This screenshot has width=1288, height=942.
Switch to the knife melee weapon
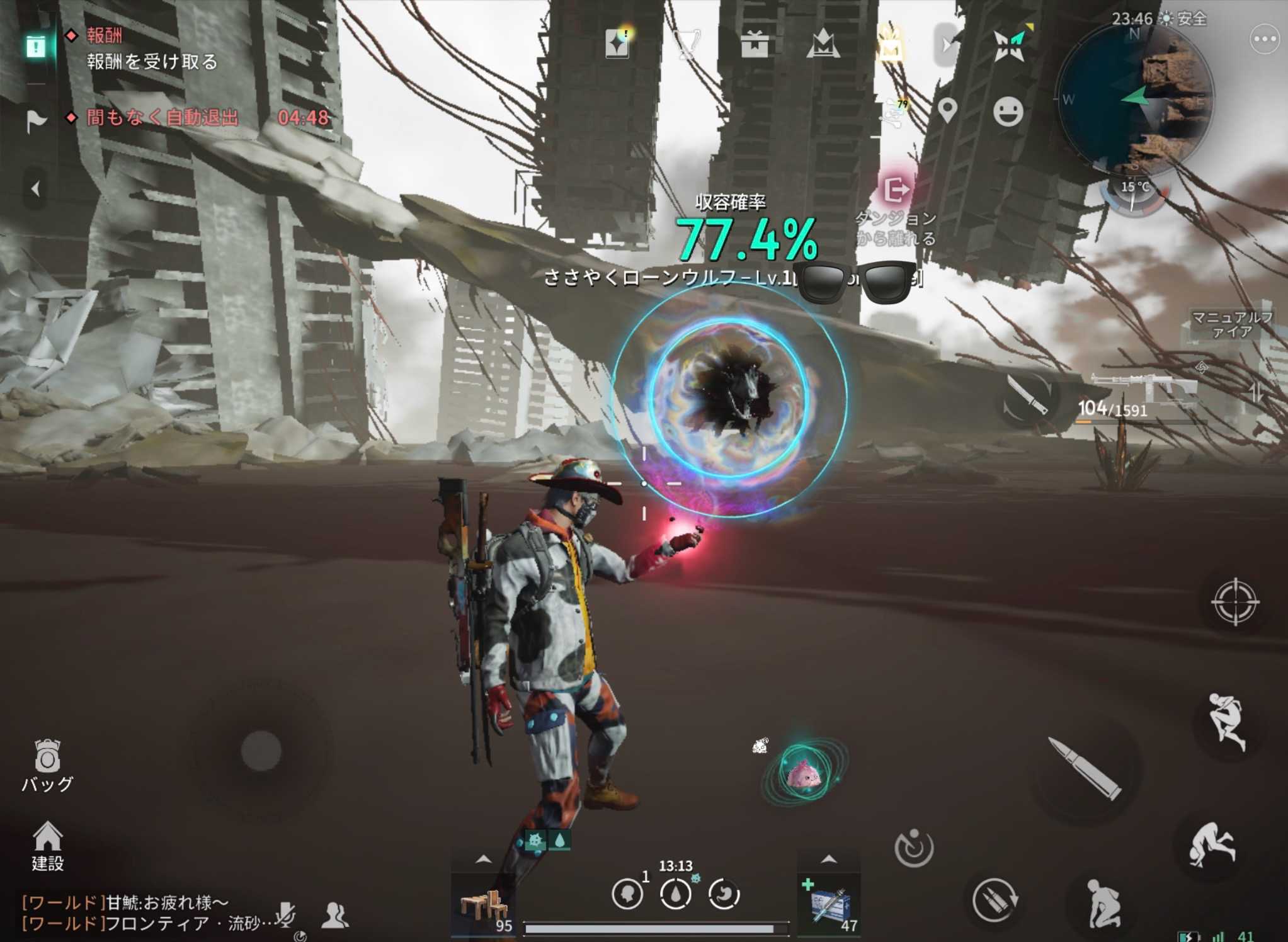coord(1026,397)
